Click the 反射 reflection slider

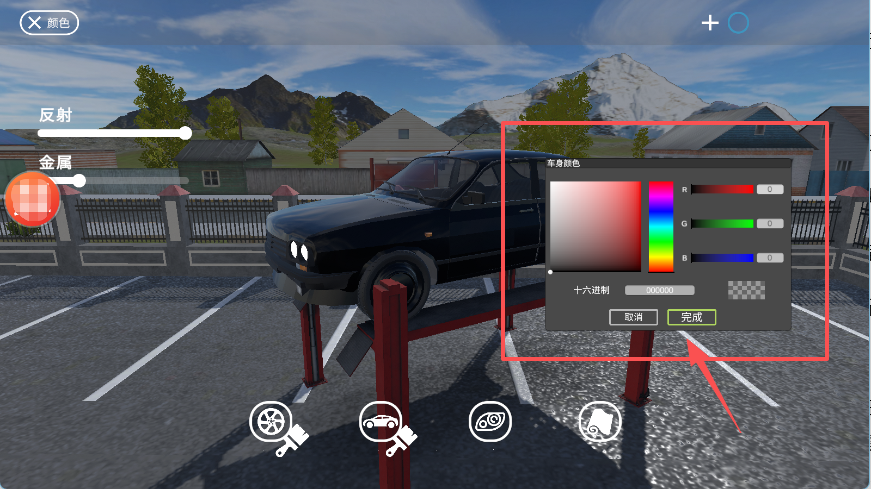(x=112, y=132)
